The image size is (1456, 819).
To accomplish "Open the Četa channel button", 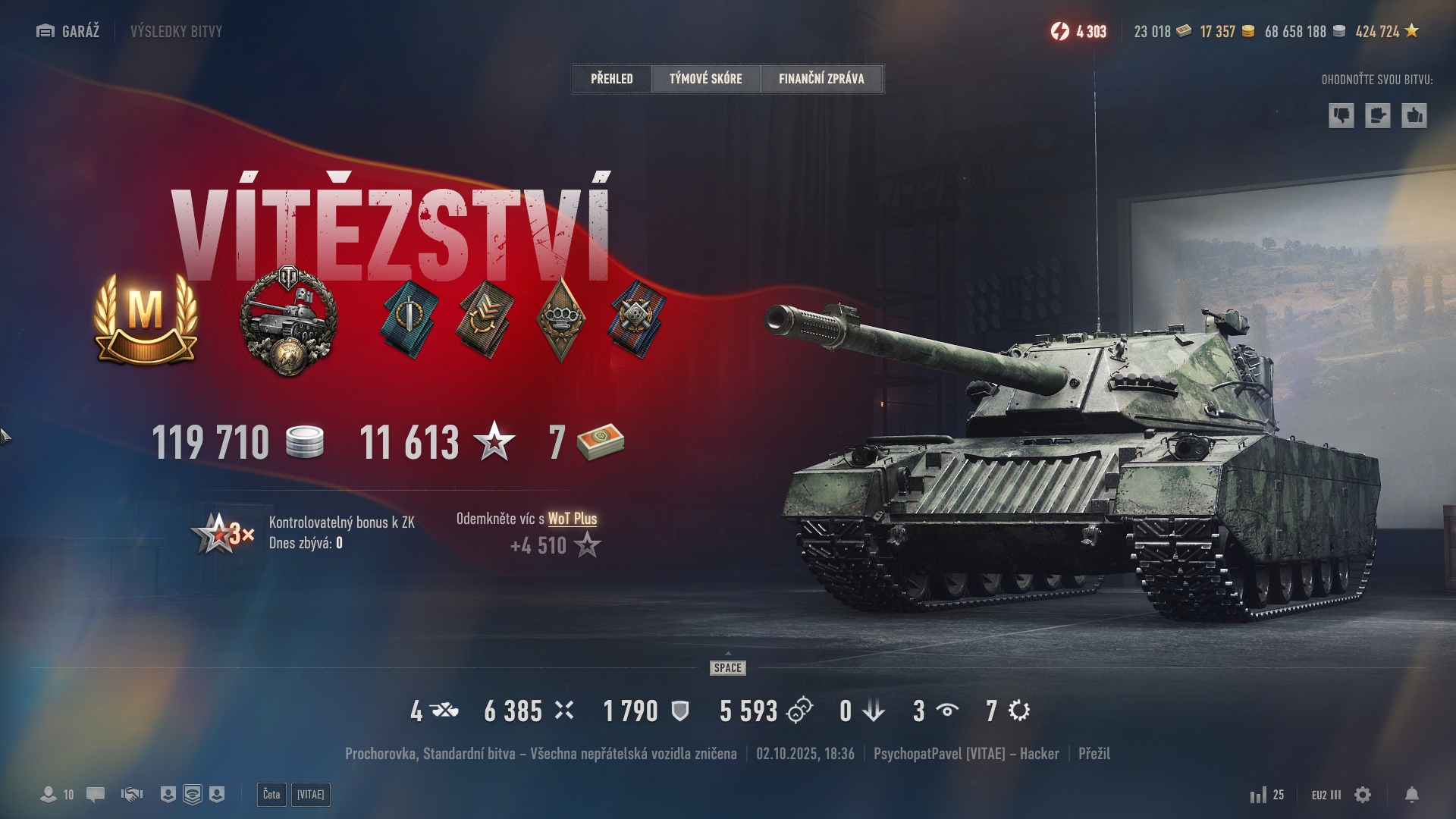I will (x=271, y=794).
